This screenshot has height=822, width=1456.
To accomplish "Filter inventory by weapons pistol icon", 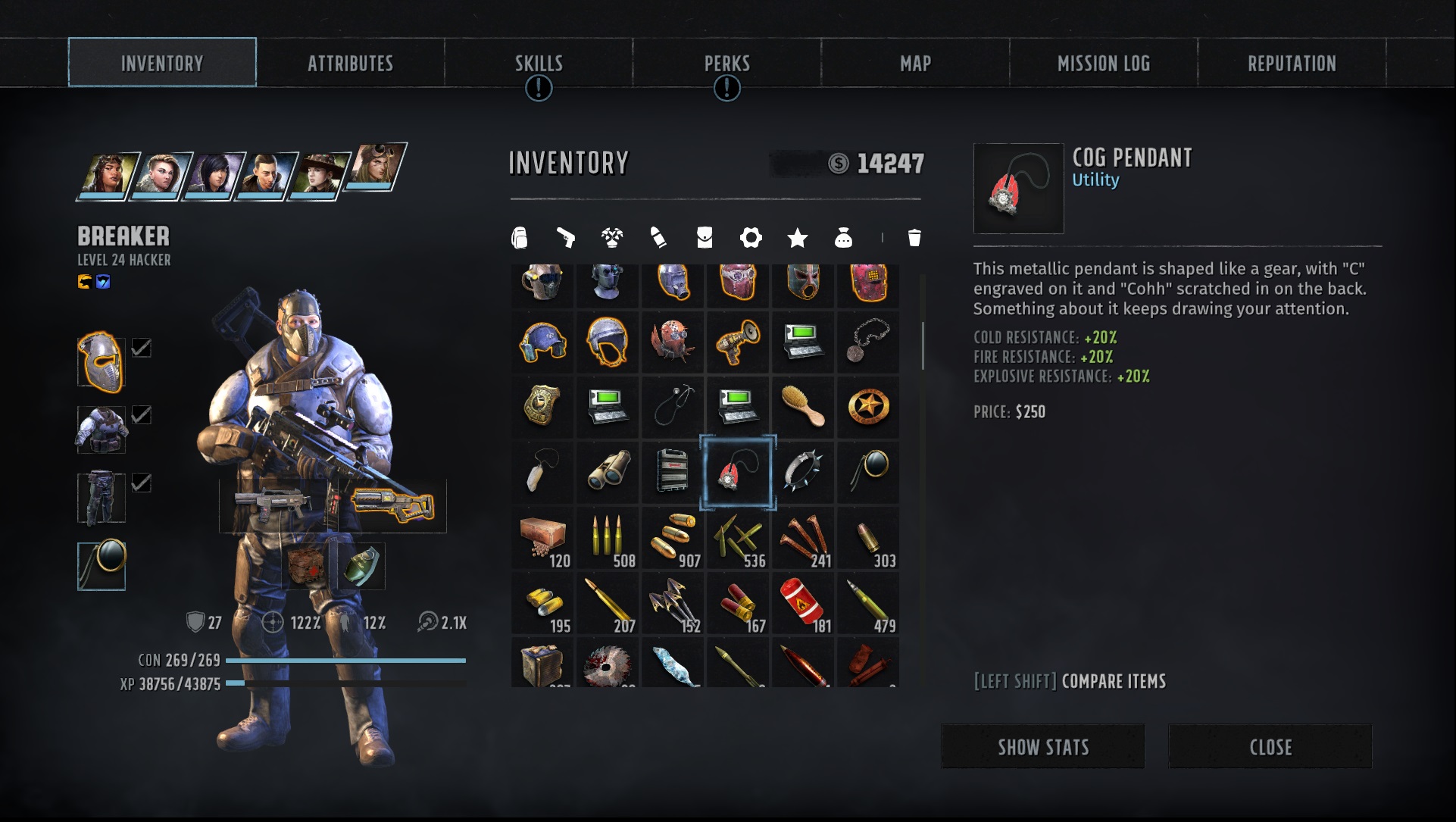I will point(565,238).
